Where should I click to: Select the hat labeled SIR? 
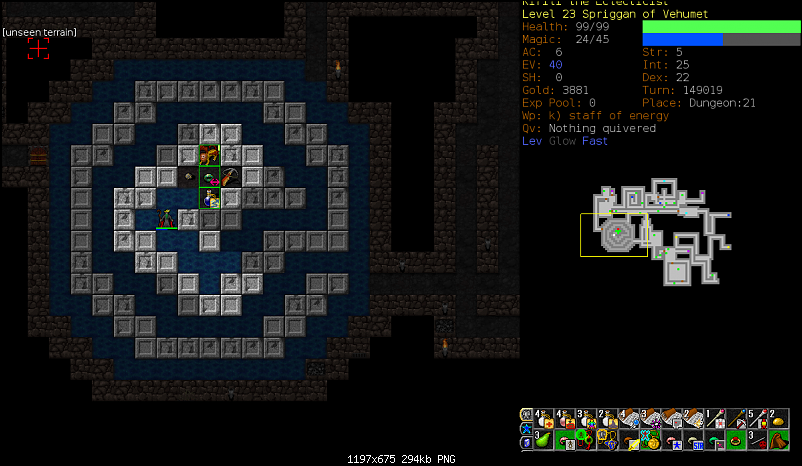(x=694, y=438)
